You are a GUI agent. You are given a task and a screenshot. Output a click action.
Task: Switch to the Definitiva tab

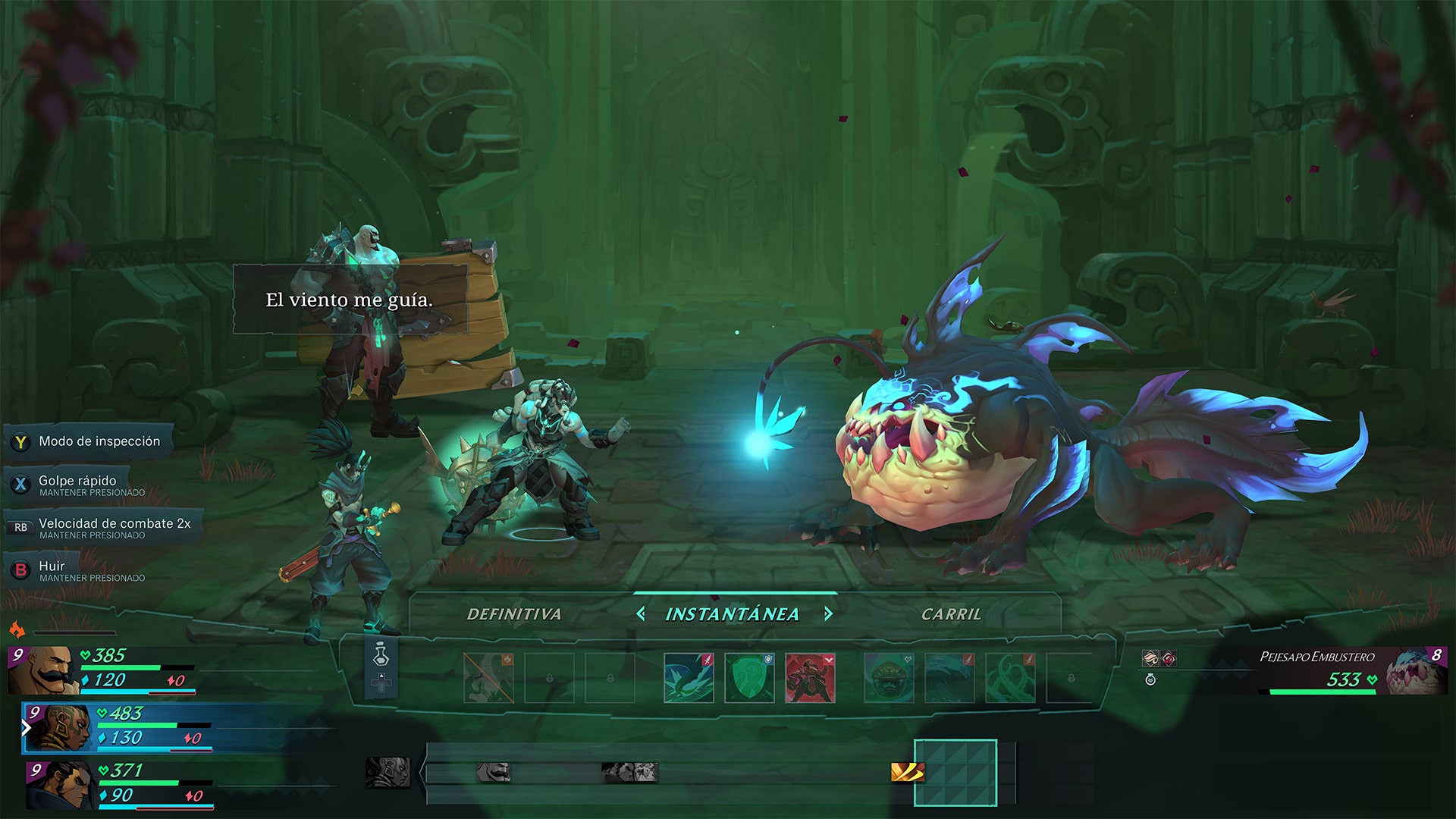515,615
